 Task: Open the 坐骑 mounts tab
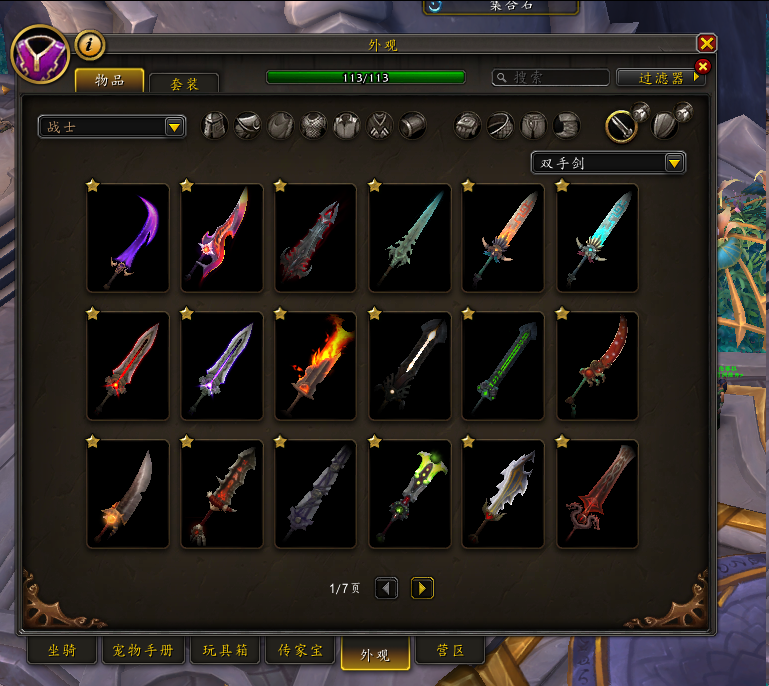coord(62,651)
